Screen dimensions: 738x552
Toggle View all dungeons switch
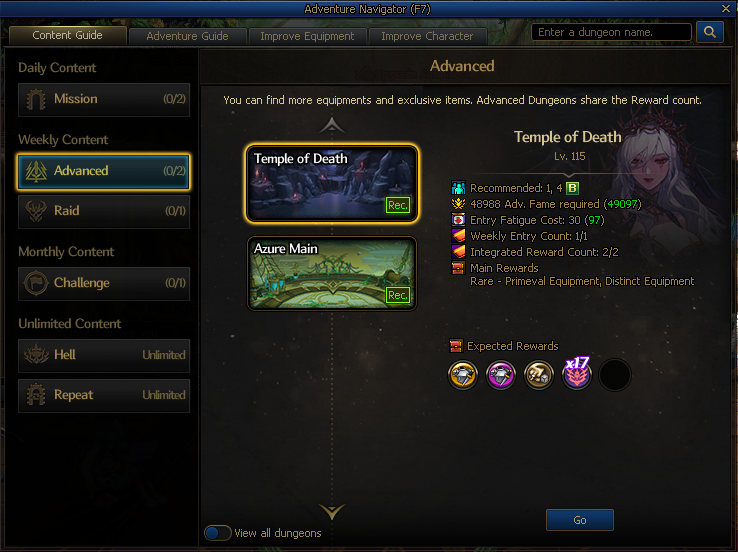[x=218, y=533]
